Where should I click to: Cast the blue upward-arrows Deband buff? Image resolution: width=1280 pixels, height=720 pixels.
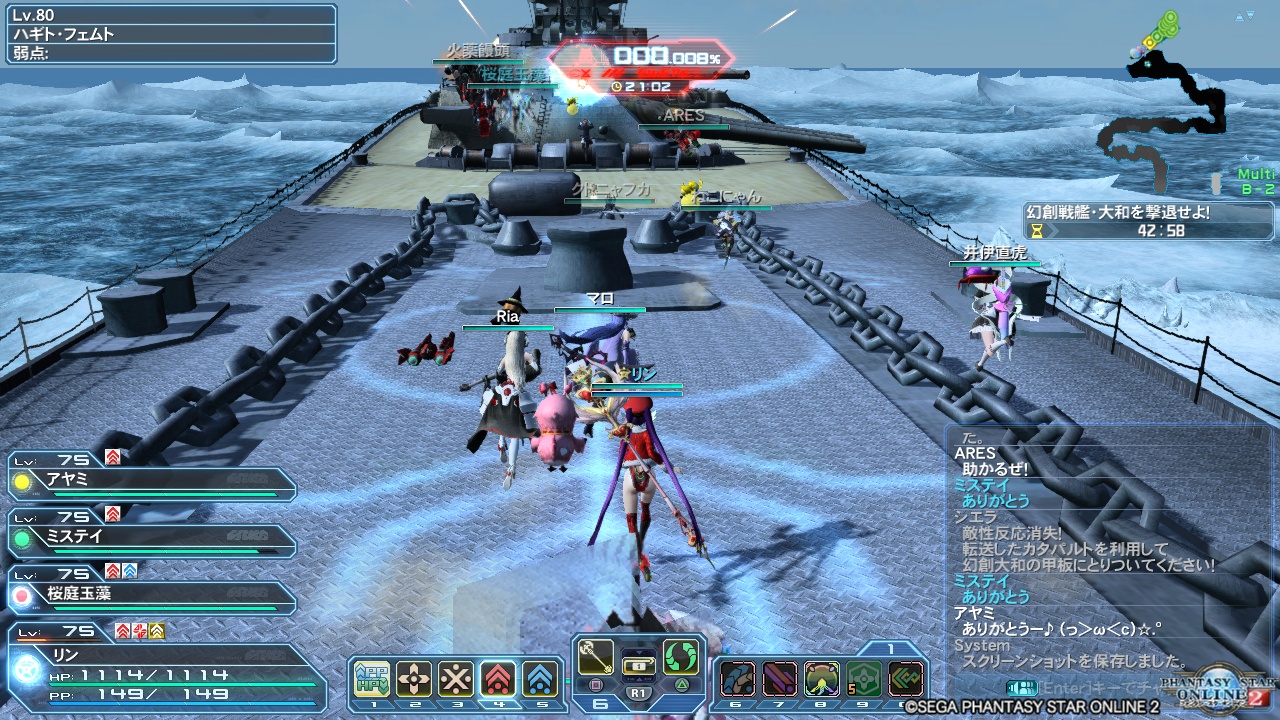coord(540,678)
